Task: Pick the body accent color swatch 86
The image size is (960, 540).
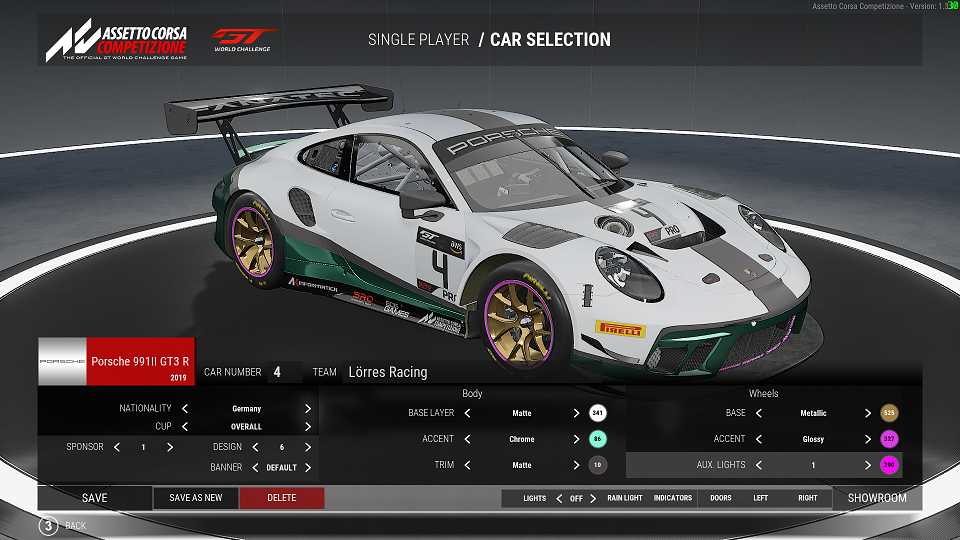Action: (598, 439)
